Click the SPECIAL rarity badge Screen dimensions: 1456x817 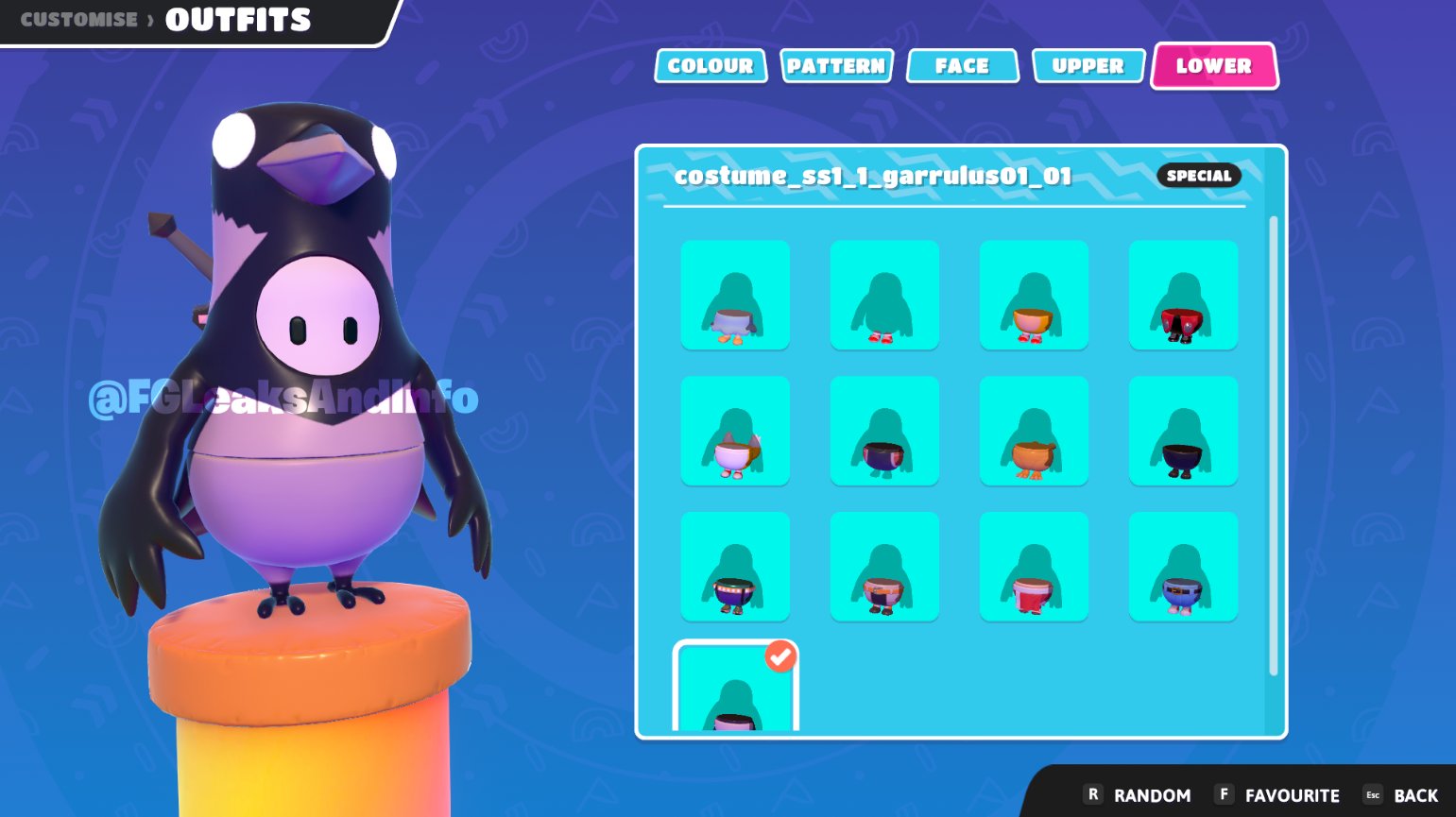coord(1198,176)
